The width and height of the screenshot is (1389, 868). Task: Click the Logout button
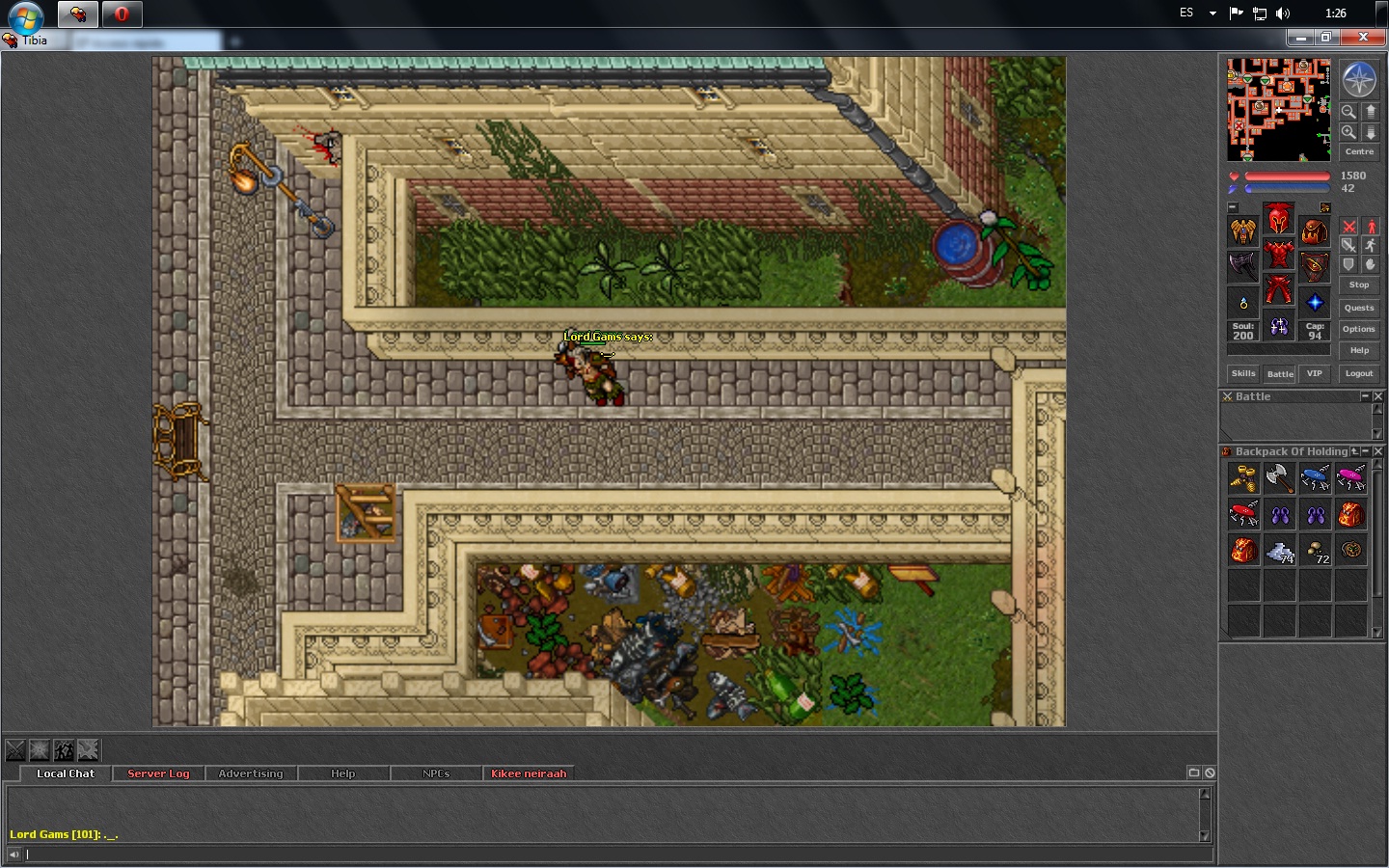point(1359,373)
